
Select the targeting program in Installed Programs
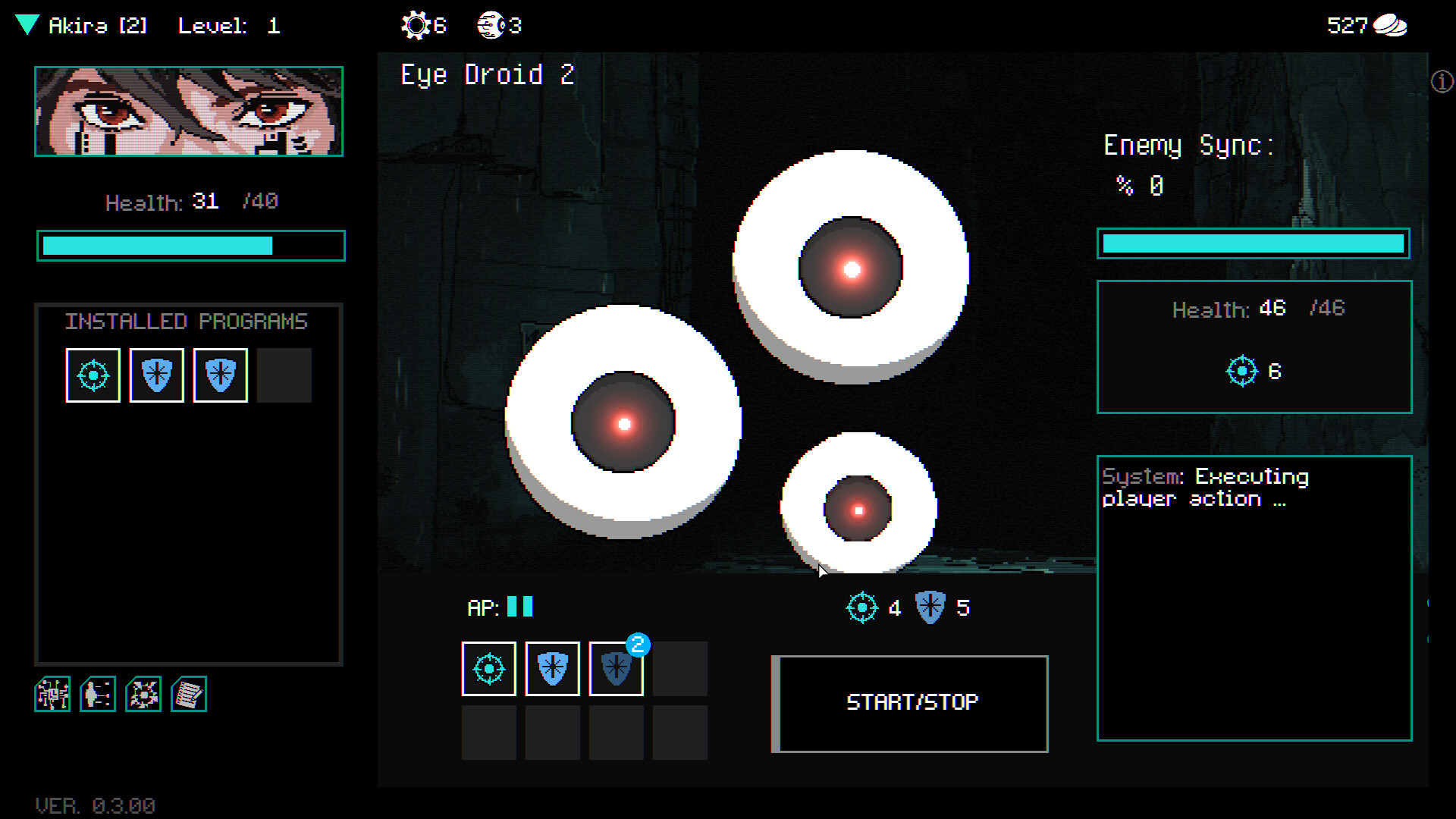(x=93, y=375)
